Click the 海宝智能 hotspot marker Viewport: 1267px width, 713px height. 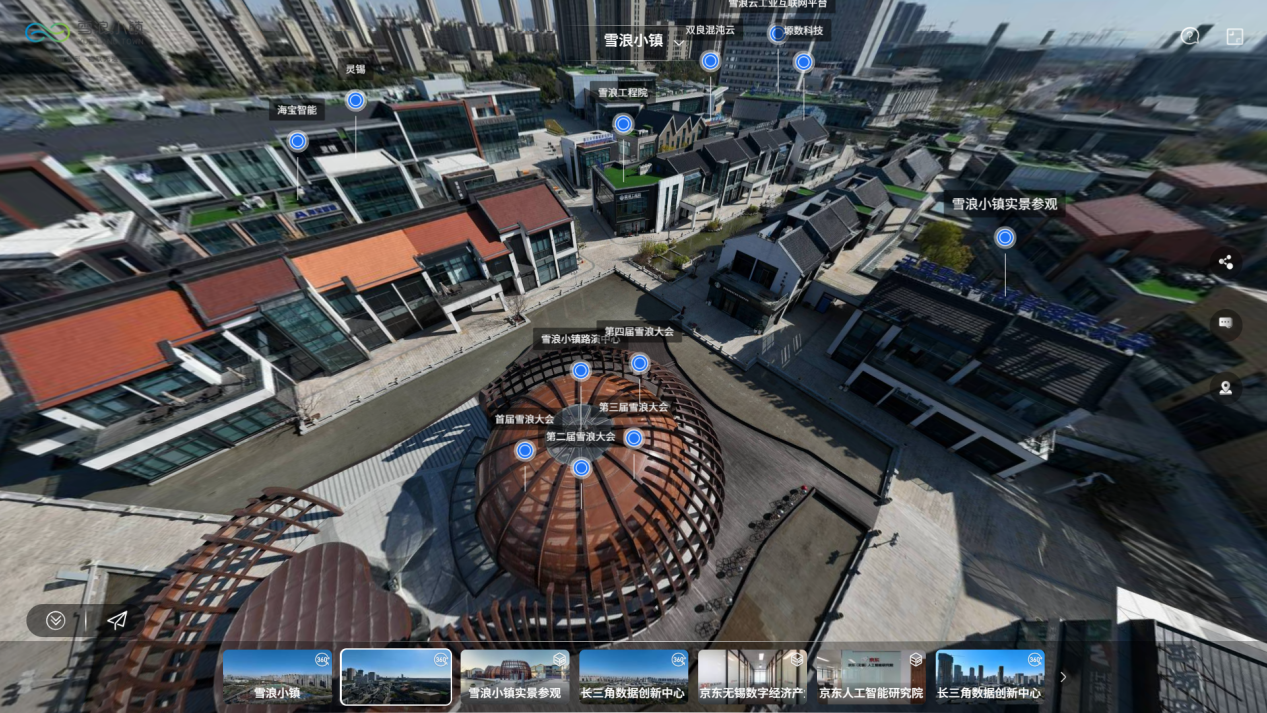297,142
